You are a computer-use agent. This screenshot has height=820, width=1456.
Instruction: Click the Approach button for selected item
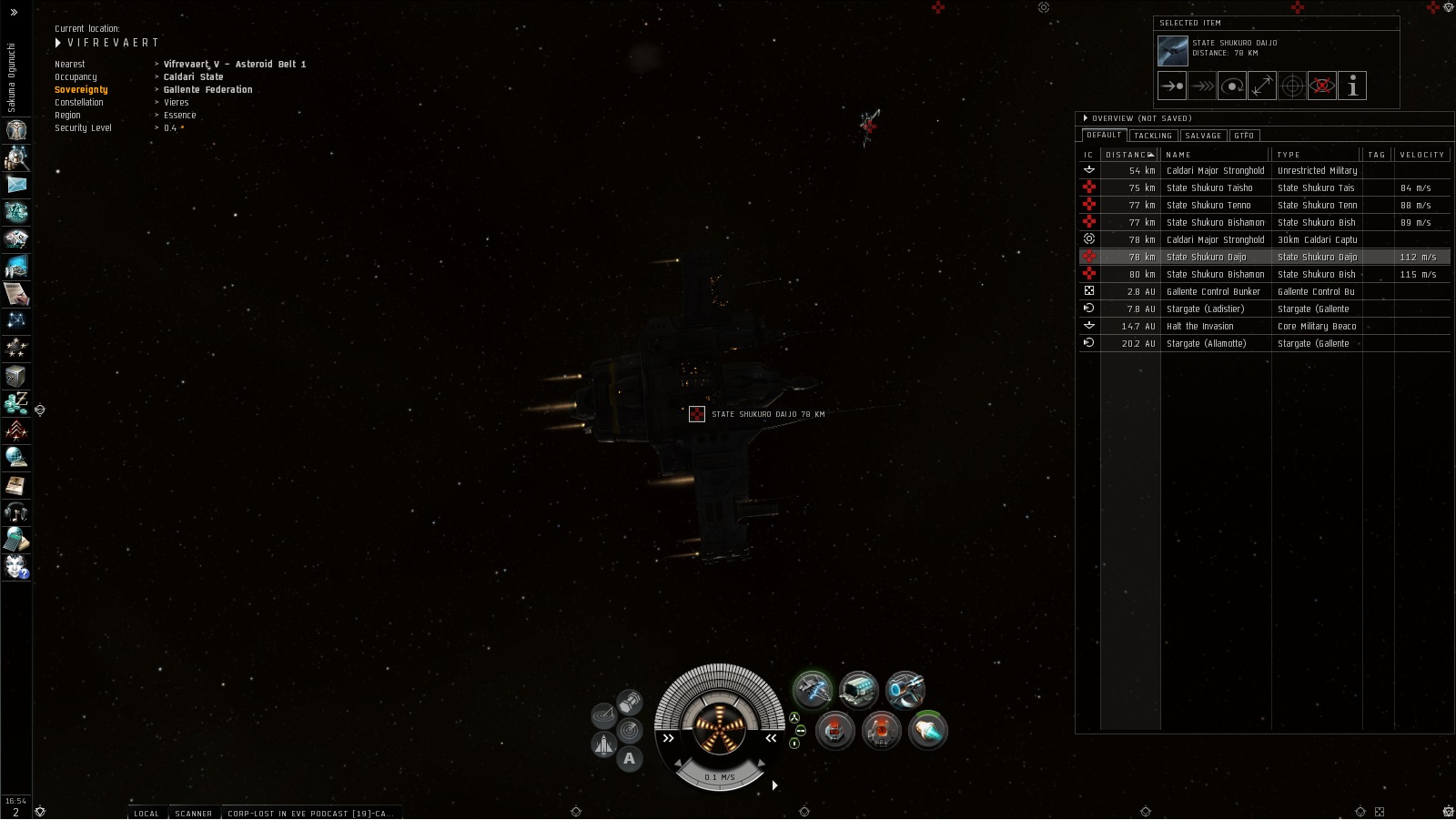1172,86
